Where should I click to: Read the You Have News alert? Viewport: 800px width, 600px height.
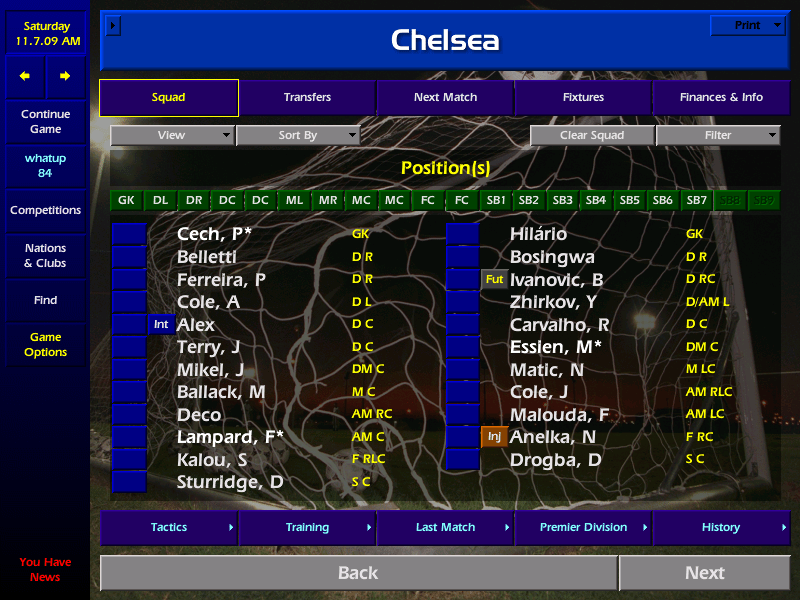45,570
